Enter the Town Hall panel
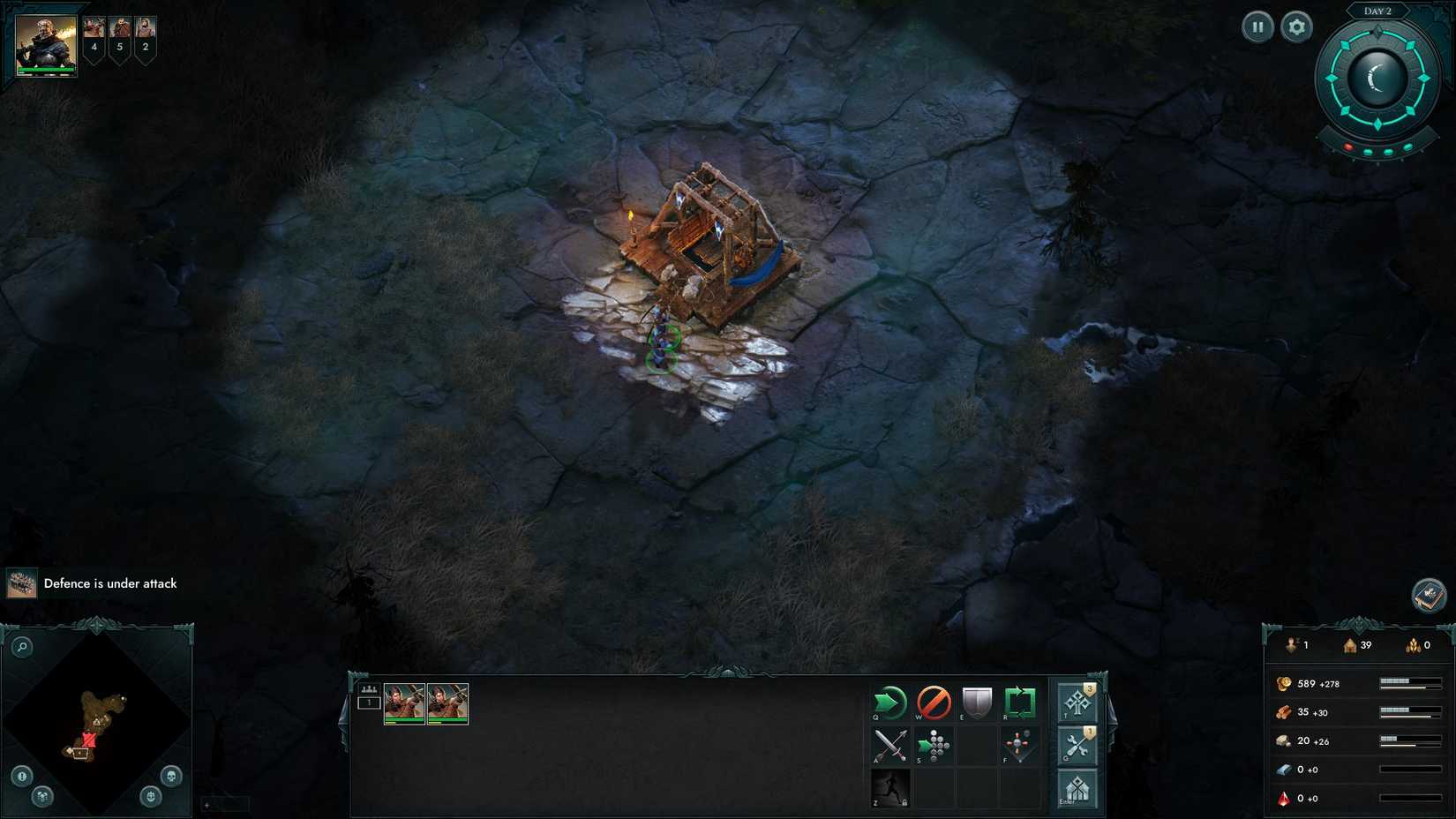Screen dimensions: 1456x819 click(x=1077, y=788)
